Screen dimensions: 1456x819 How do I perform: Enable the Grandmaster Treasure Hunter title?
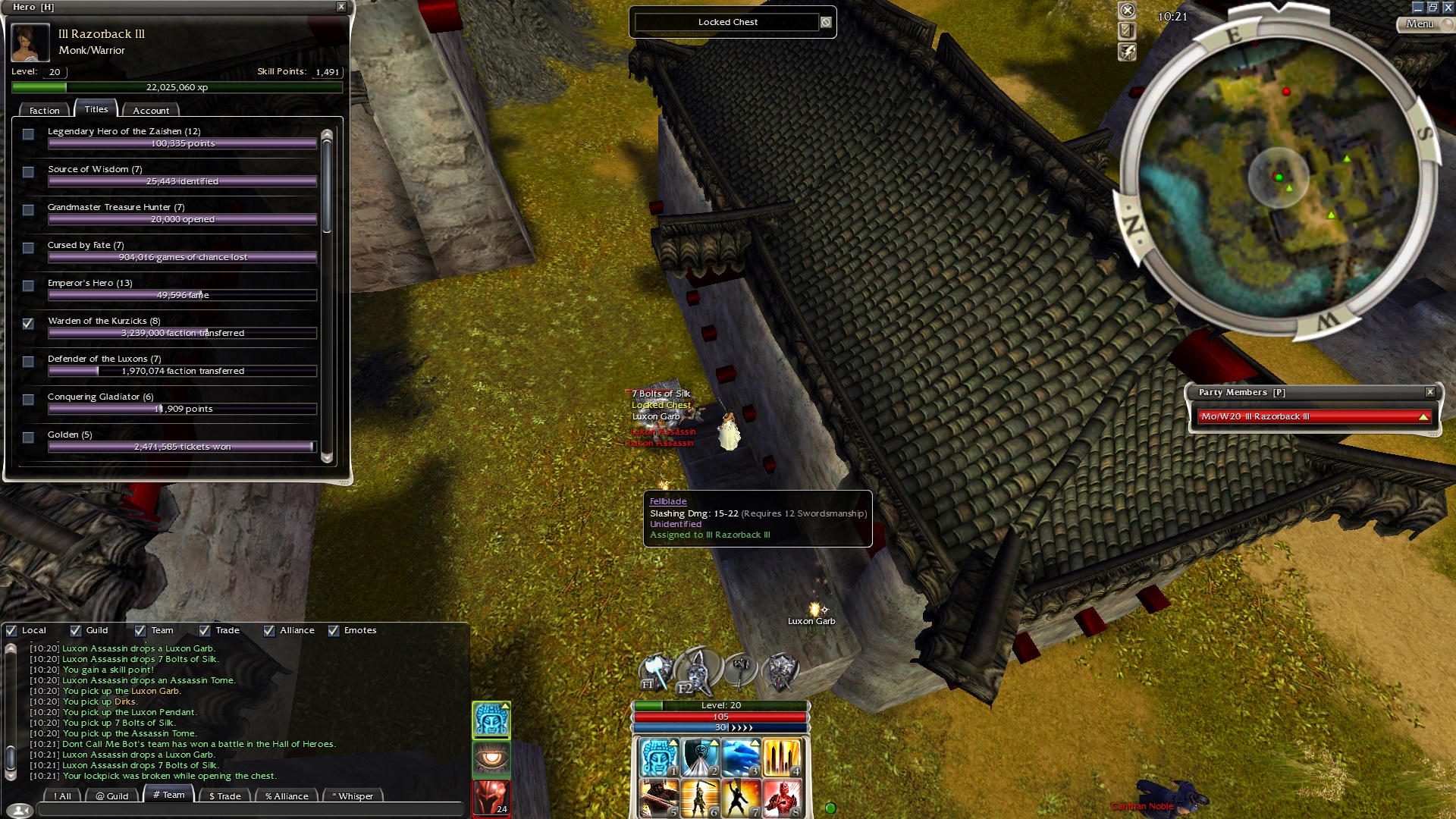point(29,210)
